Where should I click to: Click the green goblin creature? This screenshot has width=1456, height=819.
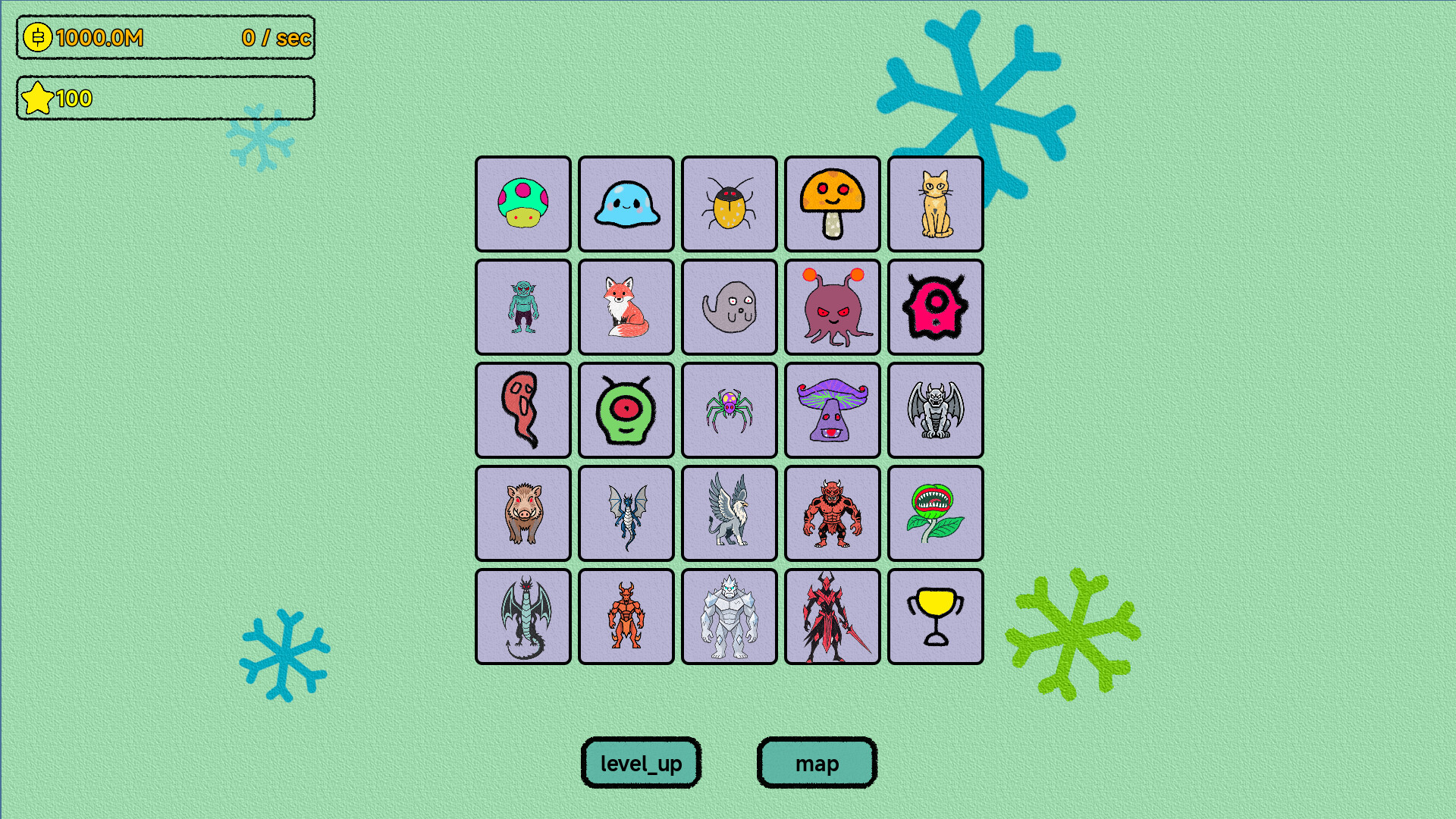tap(523, 308)
